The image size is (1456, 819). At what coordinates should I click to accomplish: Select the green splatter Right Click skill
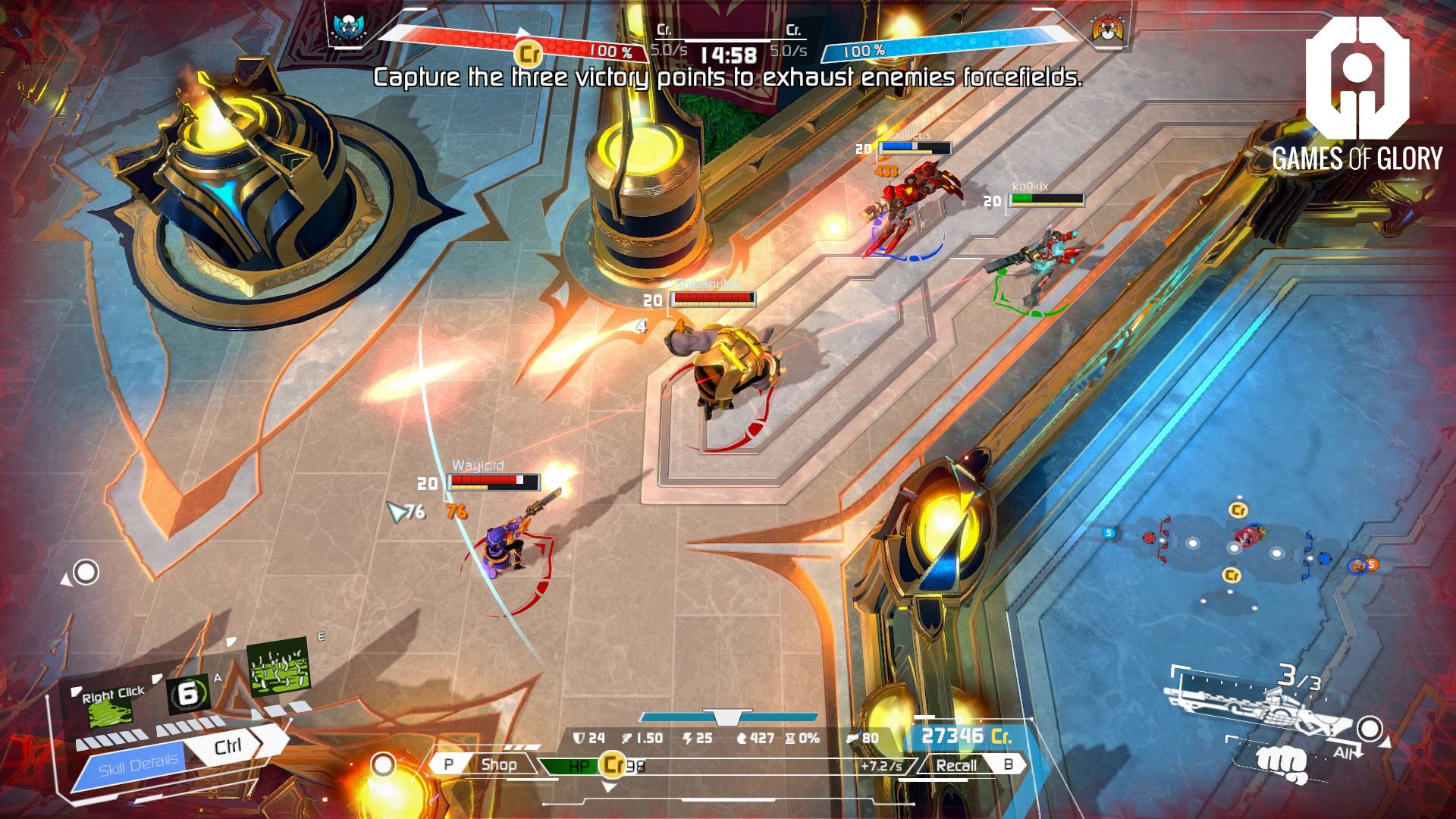pyautogui.click(x=111, y=706)
